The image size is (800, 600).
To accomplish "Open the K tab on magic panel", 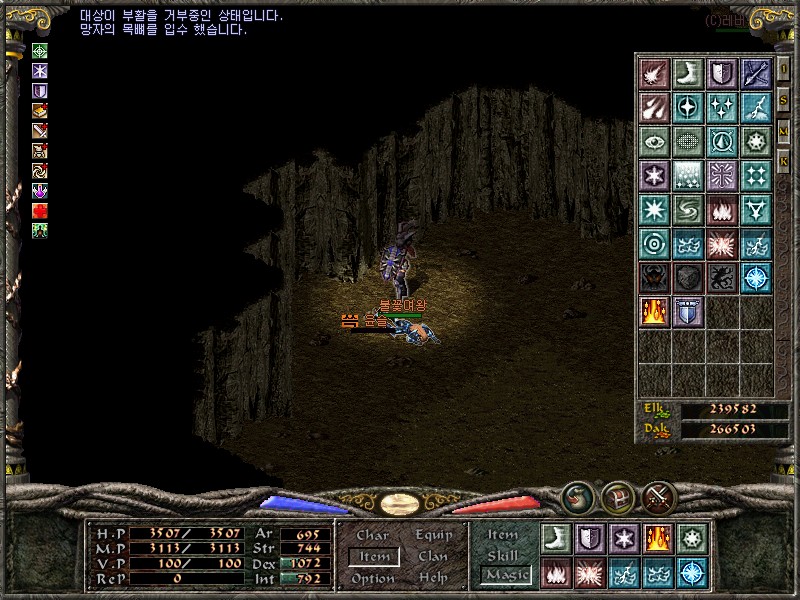I will (x=784, y=160).
